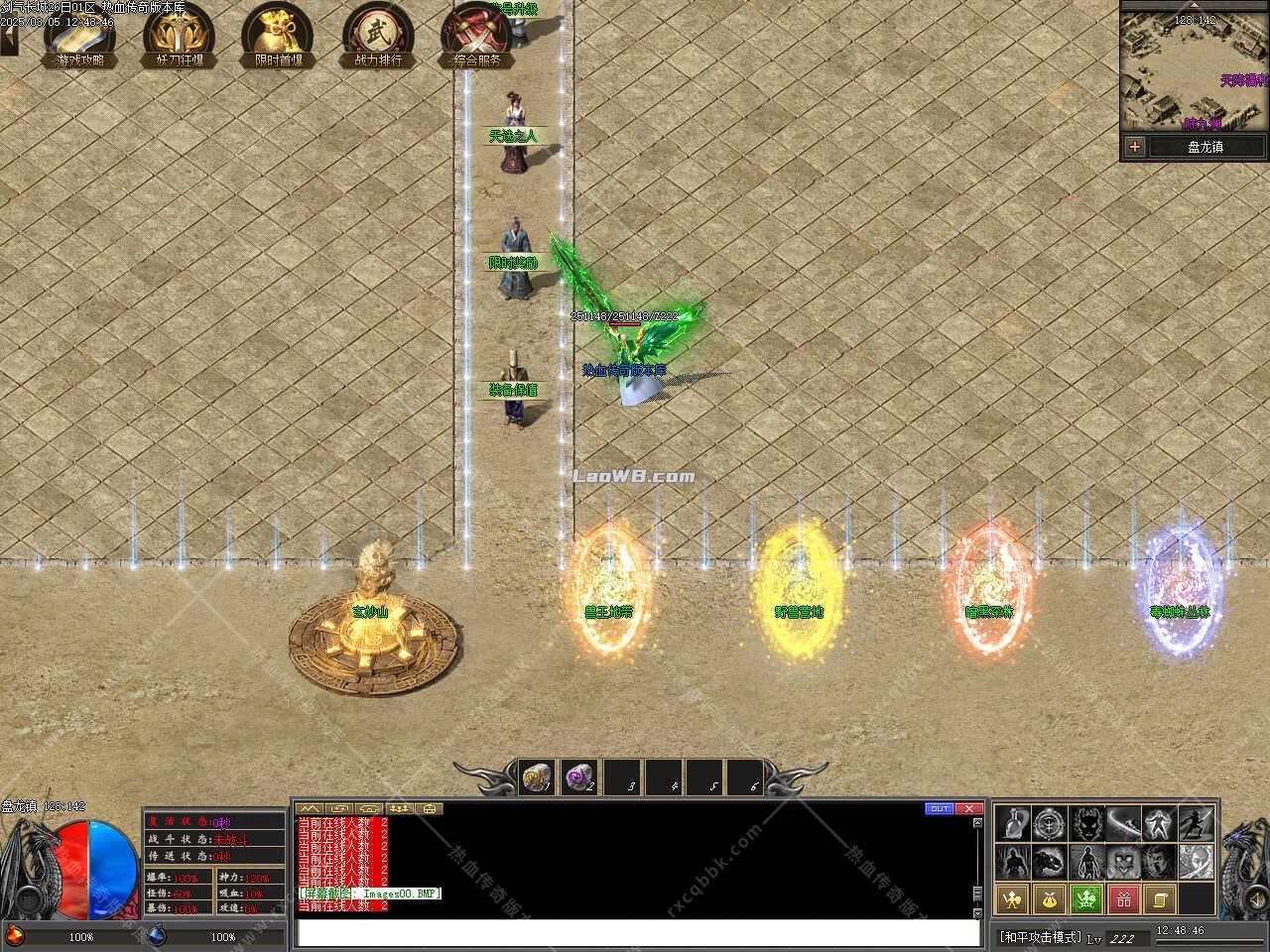
Task: Open the 限时首爆 gold bag icon
Action: [278, 37]
